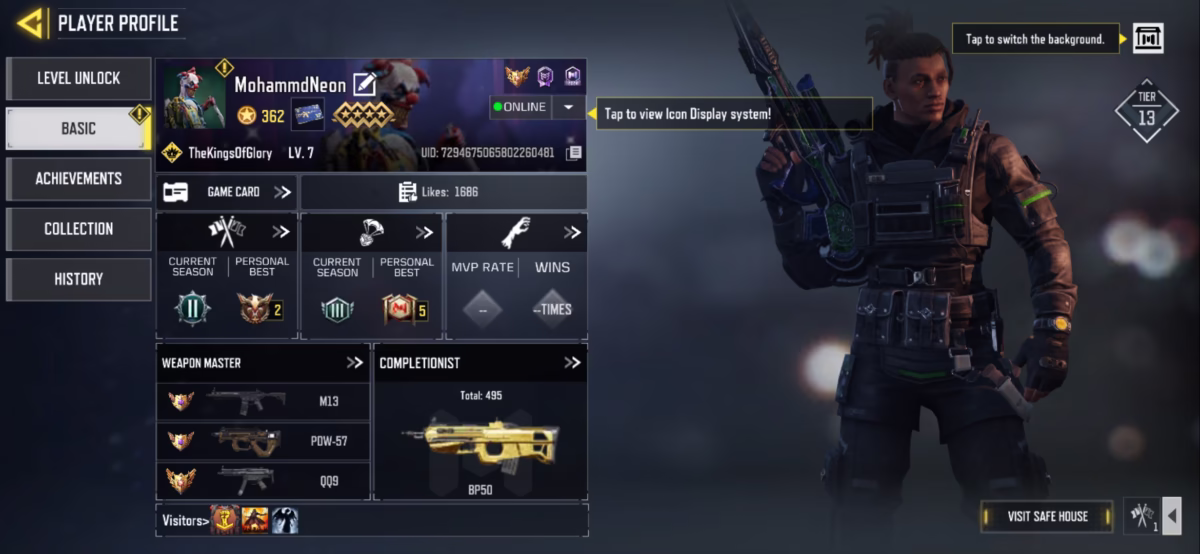1200x554 pixels.
Task: Open the Achievements tab
Action: pyautogui.click(x=79, y=178)
